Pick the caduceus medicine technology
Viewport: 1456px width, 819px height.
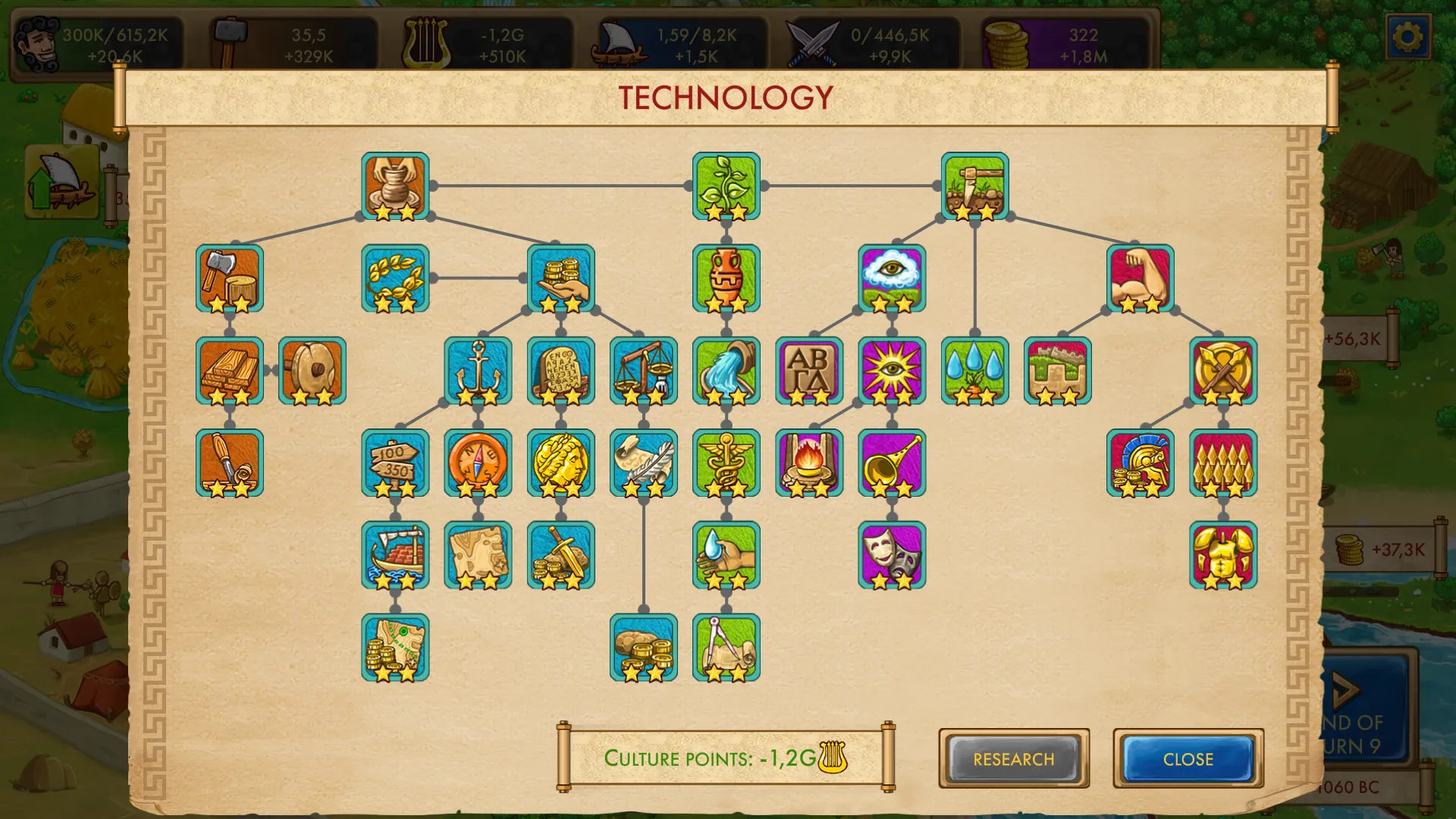pyautogui.click(x=726, y=463)
